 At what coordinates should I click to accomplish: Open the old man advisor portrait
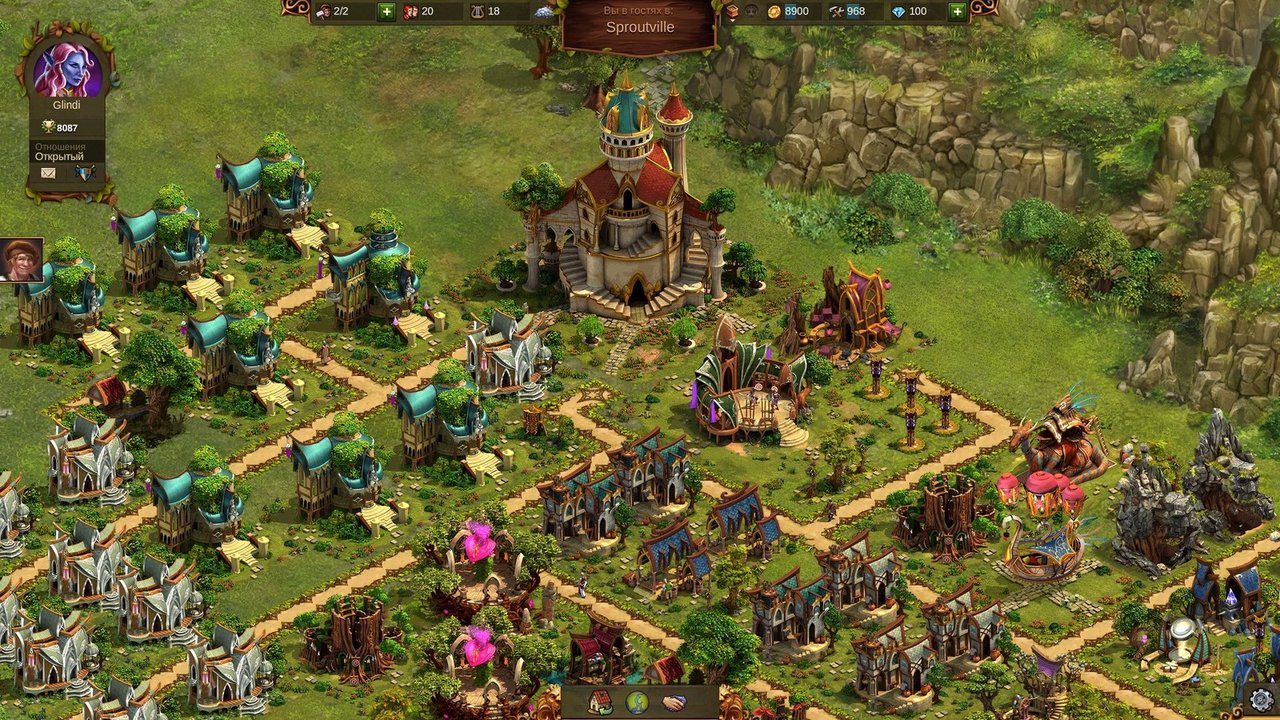21,260
